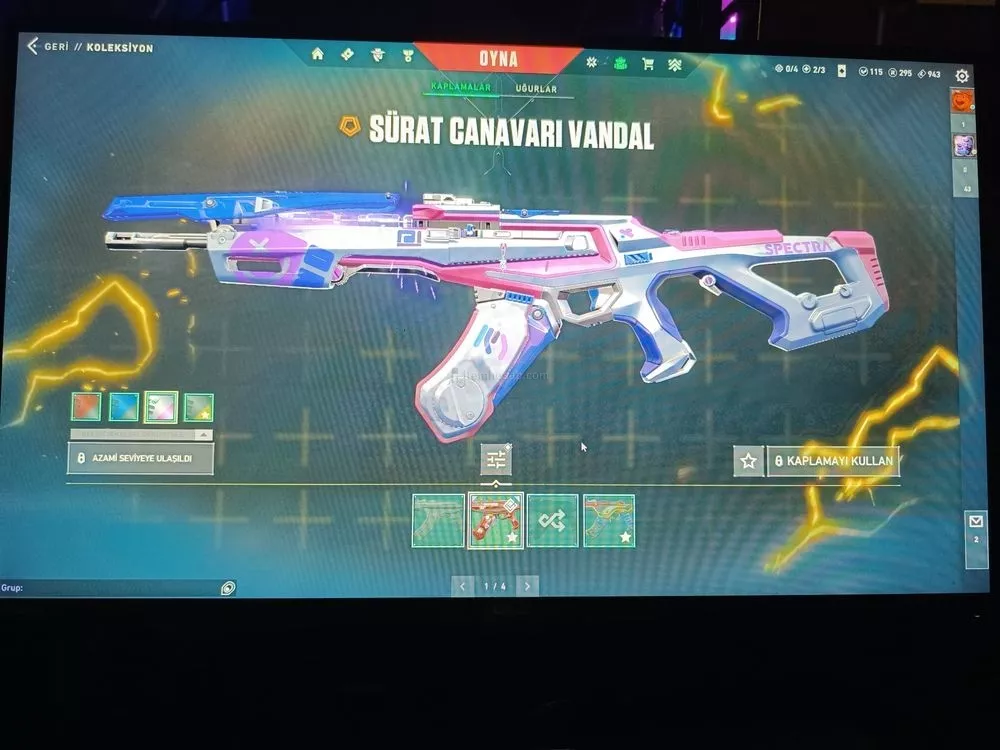The width and height of the screenshot is (1000, 750).
Task: Open the home lobby icon
Action: (318, 54)
